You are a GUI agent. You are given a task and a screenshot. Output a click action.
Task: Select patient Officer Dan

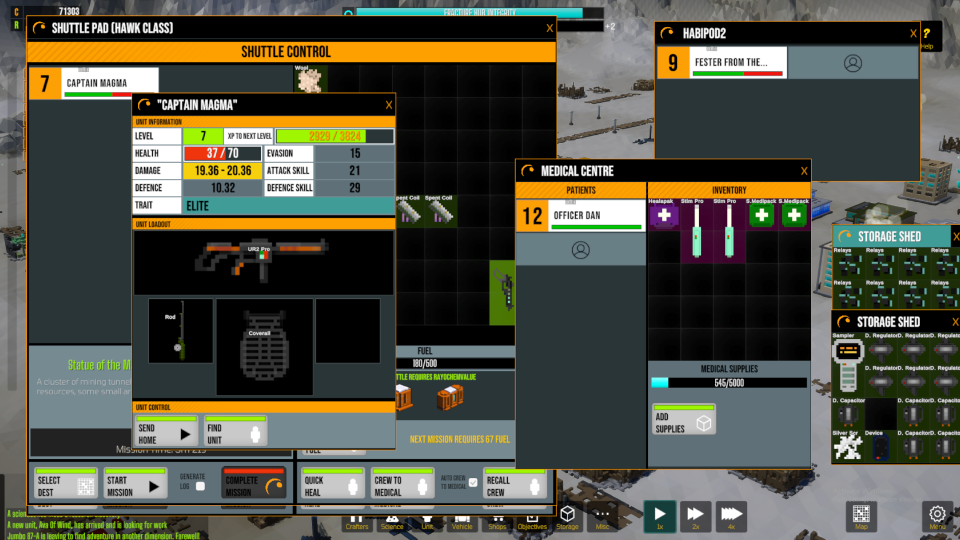pyautogui.click(x=580, y=215)
